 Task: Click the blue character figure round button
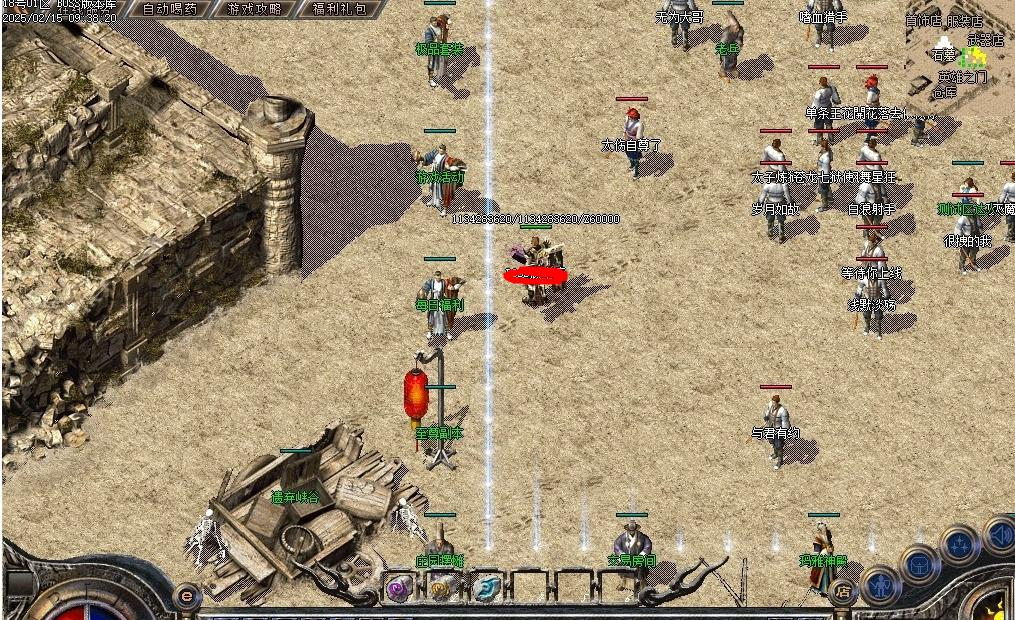point(881,584)
